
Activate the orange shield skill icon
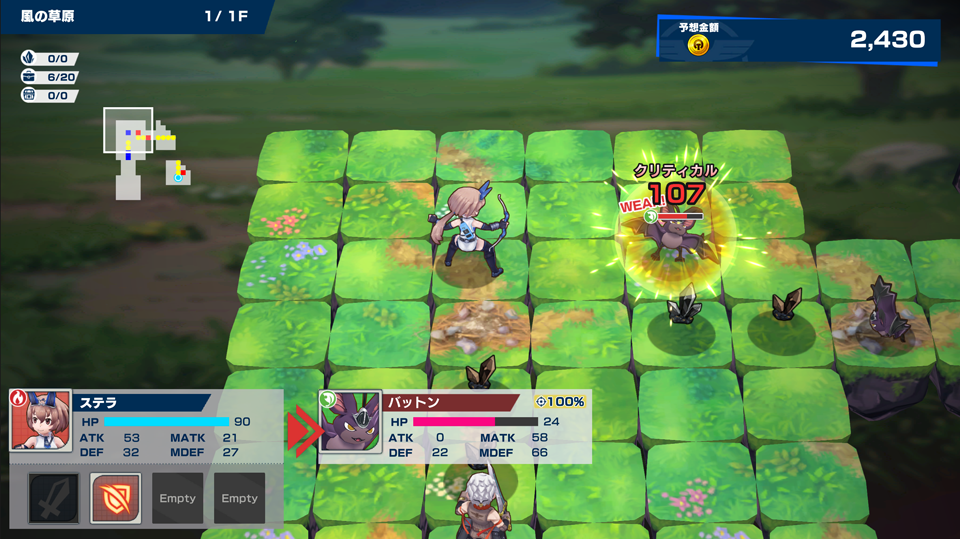pos(116,498)
